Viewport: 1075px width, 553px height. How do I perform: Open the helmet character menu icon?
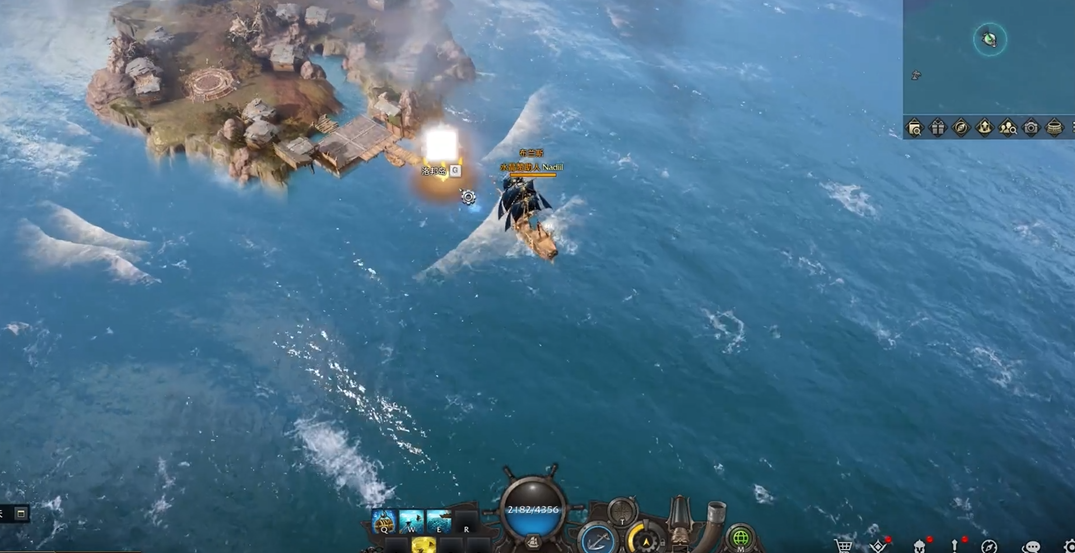920,546
